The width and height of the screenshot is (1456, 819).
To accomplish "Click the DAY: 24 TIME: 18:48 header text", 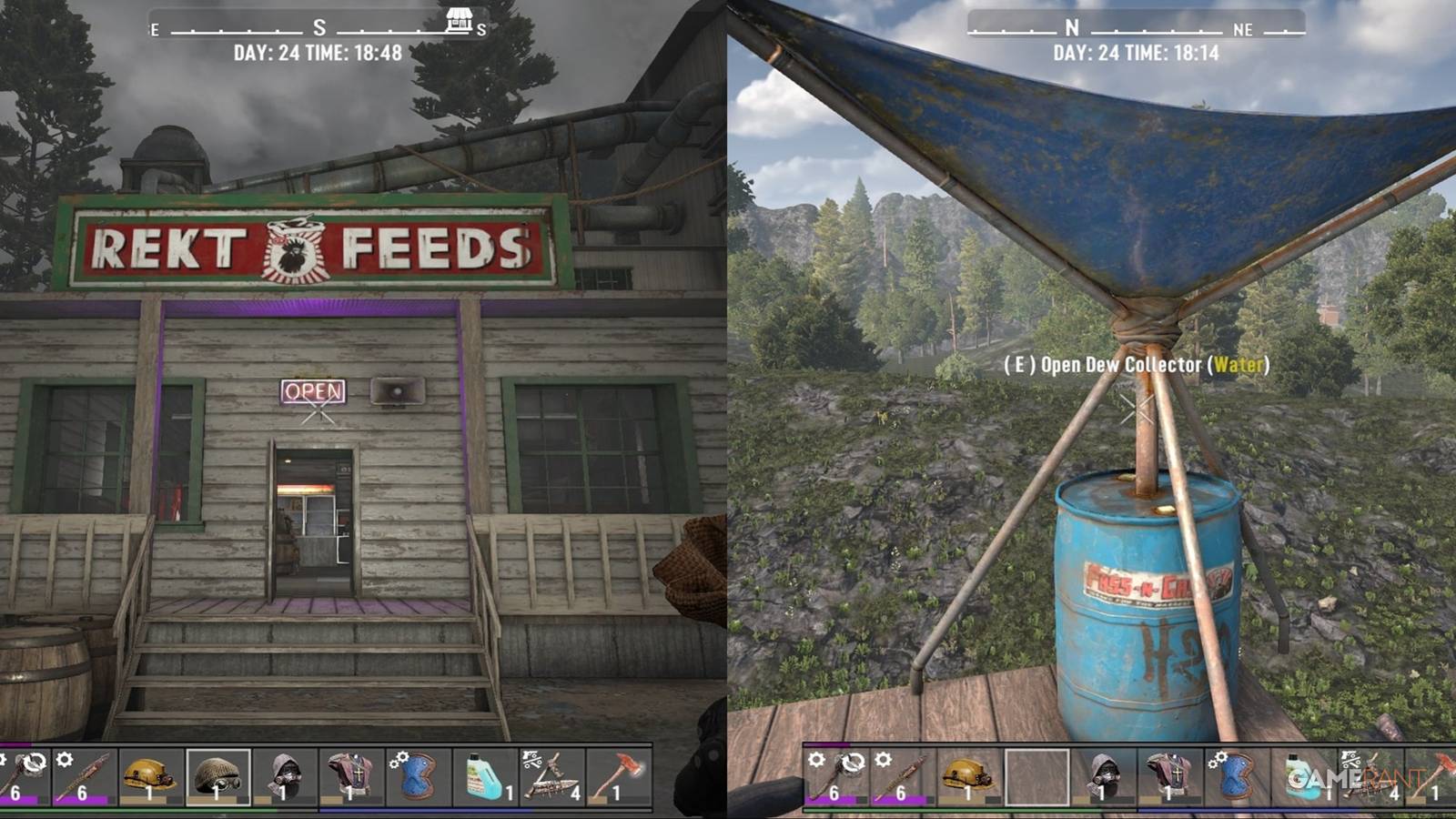I will (318, 50).
